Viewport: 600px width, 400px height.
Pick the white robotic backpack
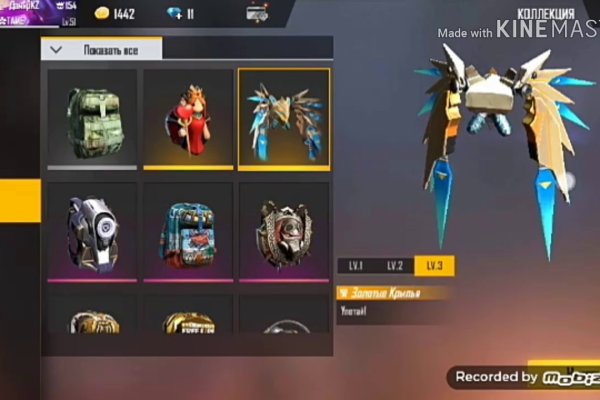tap(92, 231)
